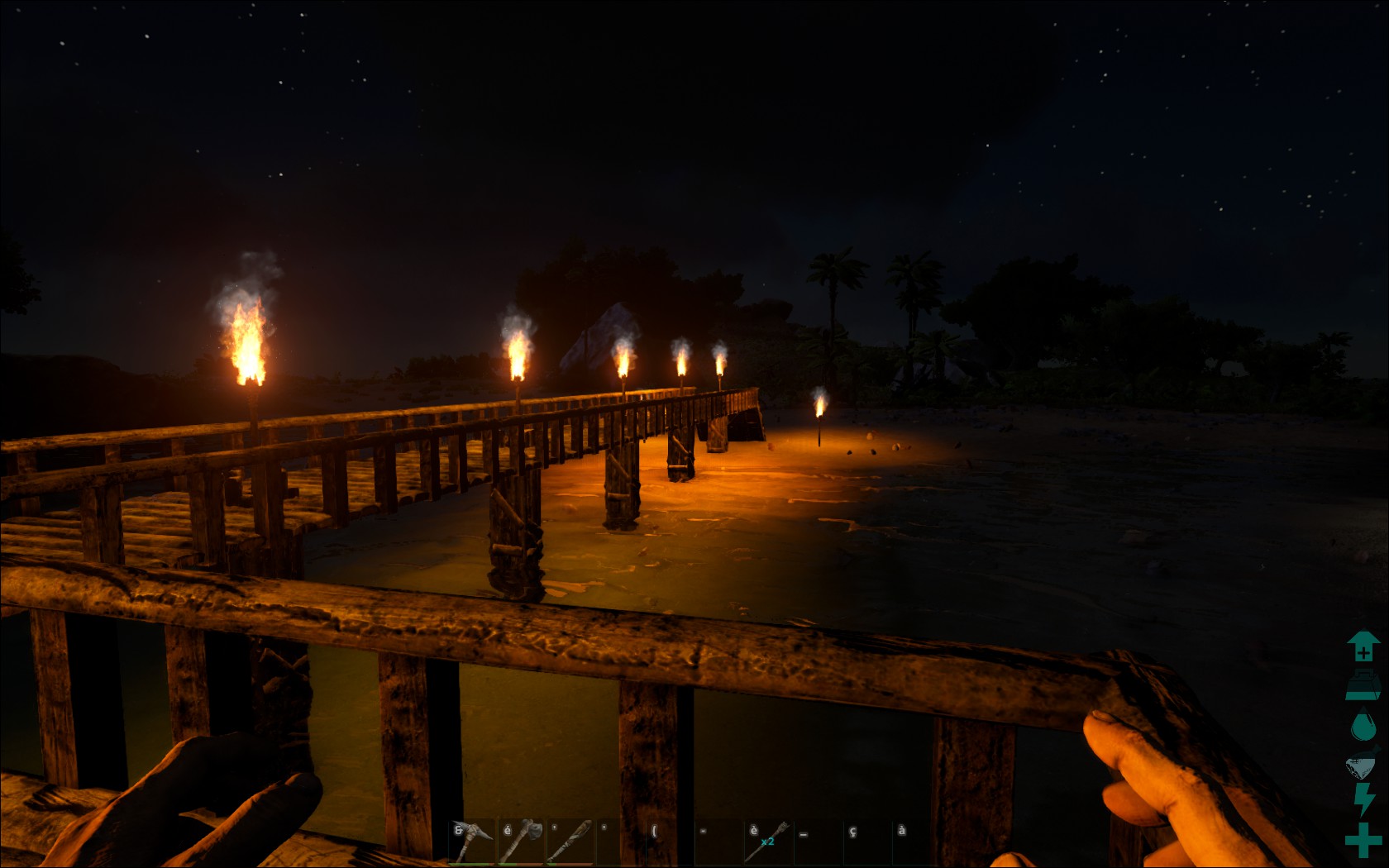The height and width of the screenshot is (868, 1389).
Task: Click the level-up arrow icon
Action: pos(1363,646)
